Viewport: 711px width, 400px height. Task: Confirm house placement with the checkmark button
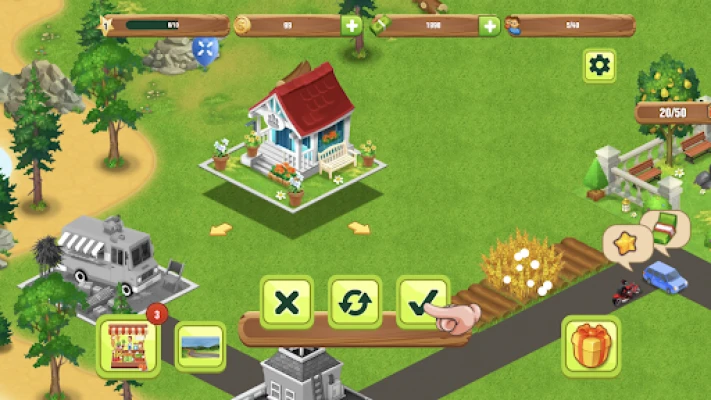coord(422,302)
